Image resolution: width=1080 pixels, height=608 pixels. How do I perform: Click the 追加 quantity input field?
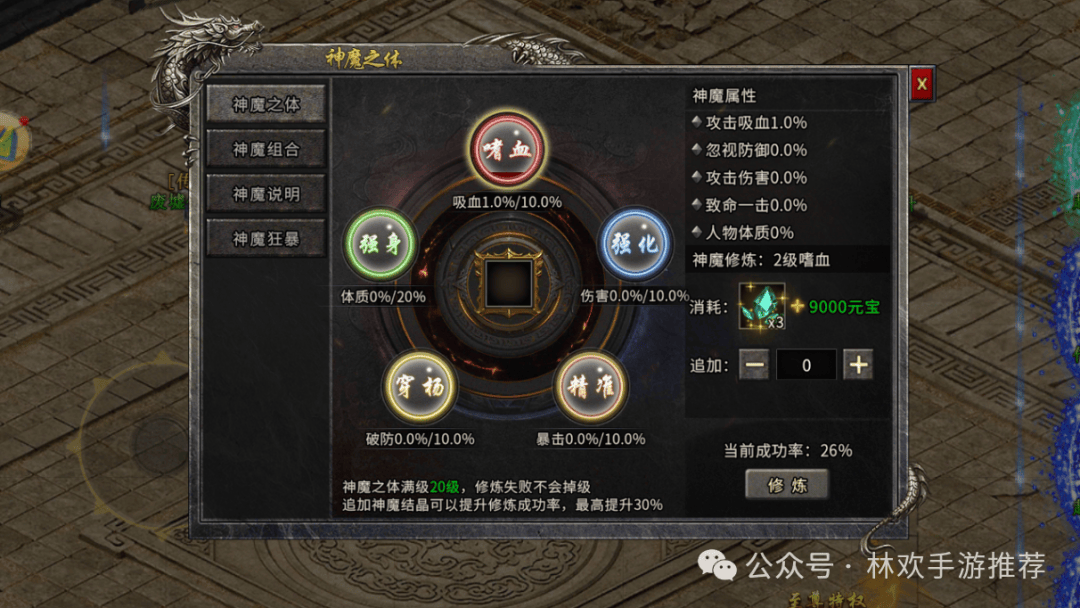click(806, 365)
